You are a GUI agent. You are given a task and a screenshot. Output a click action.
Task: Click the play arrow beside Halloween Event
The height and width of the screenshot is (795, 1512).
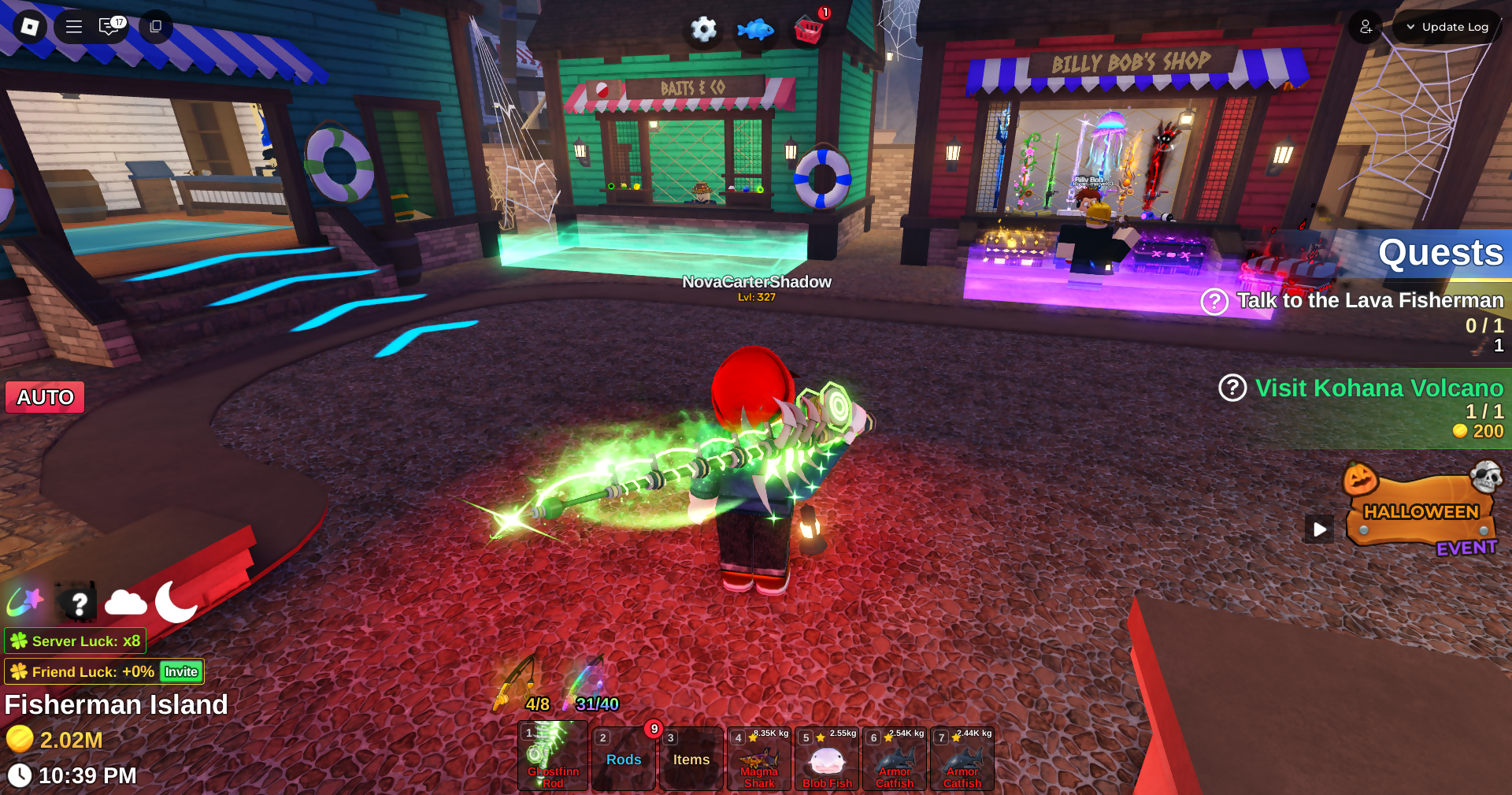[1320, 529]
